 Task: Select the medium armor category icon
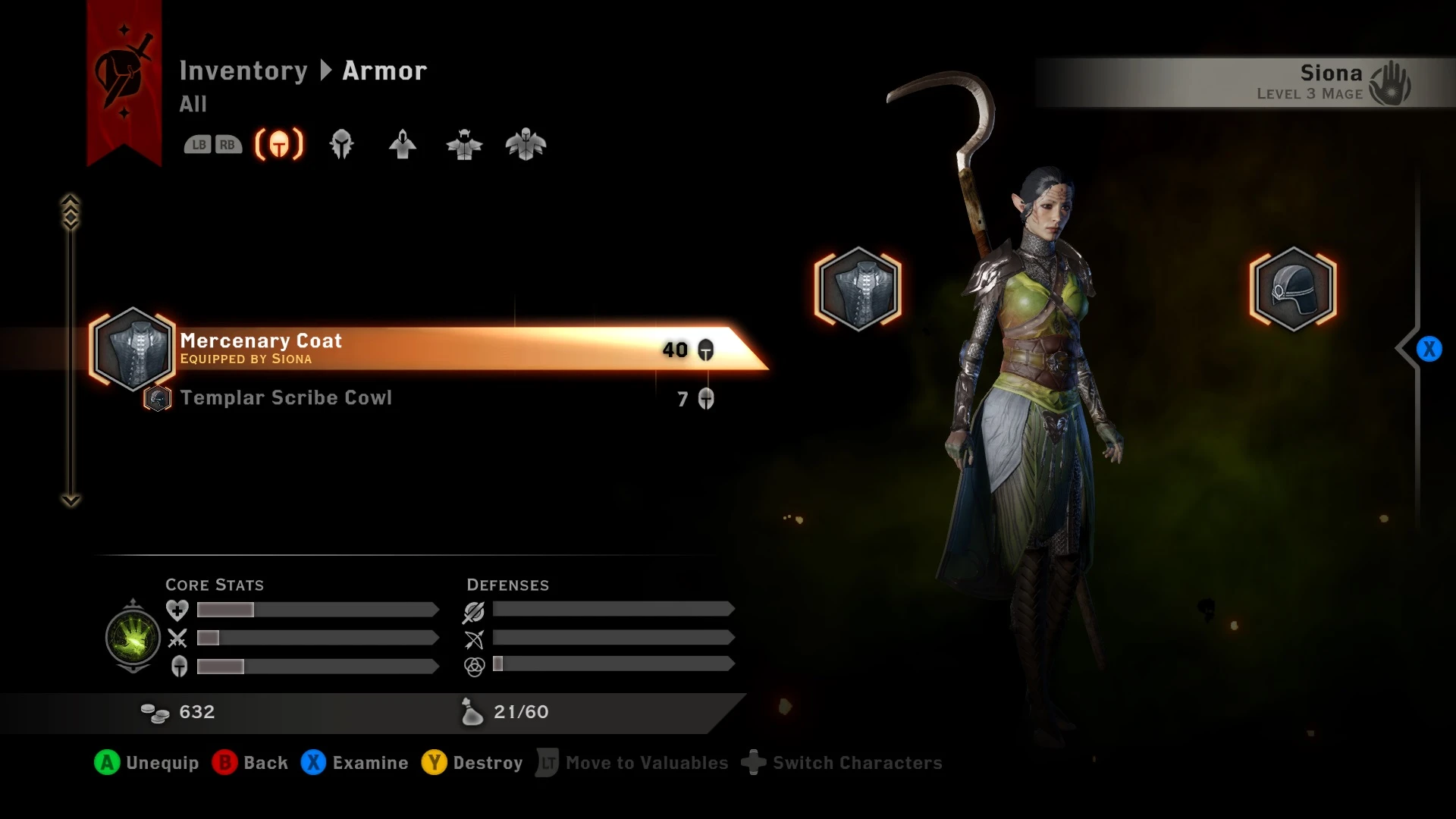[x=464, y=144]
